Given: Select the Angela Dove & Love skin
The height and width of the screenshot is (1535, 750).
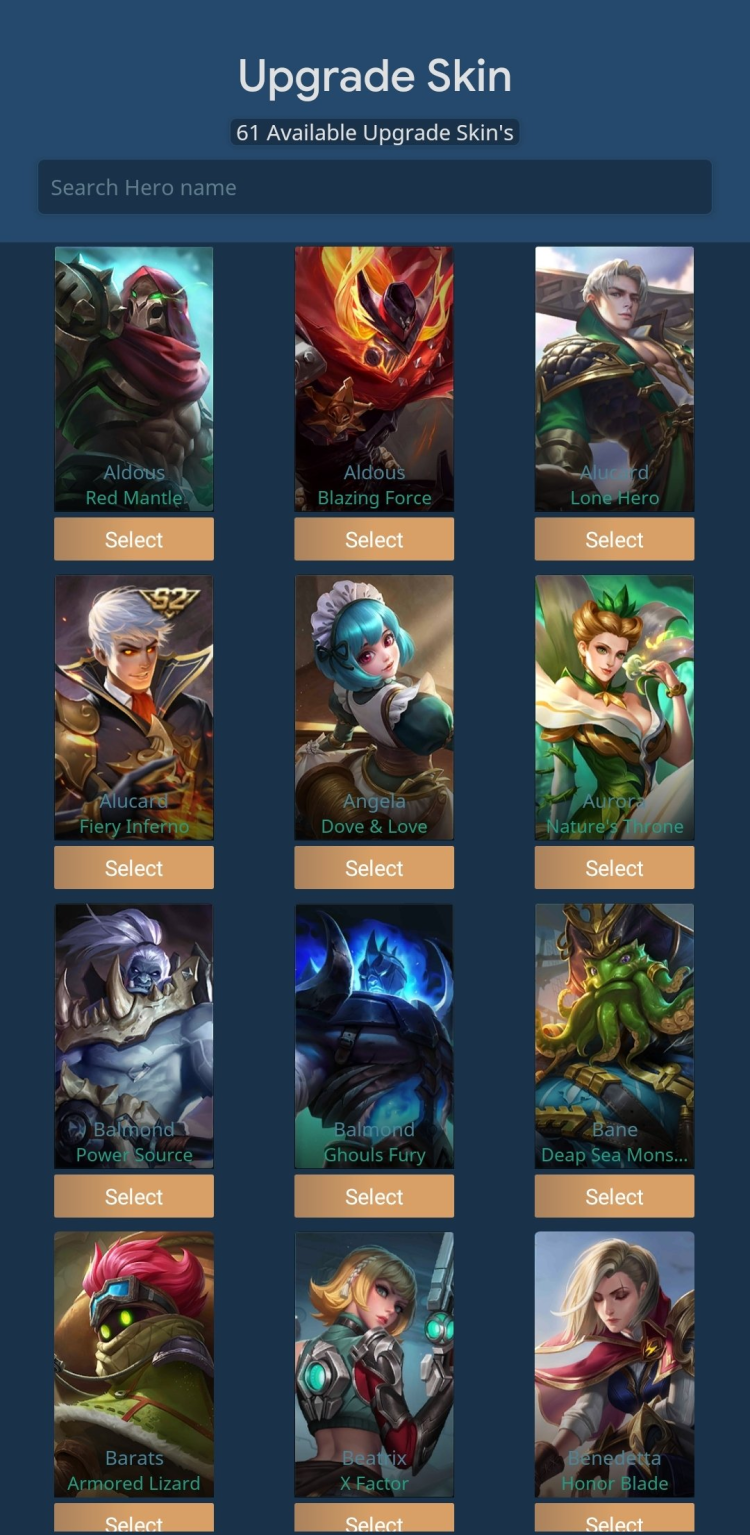Looking at the screenshot, I should pos(374,868).
